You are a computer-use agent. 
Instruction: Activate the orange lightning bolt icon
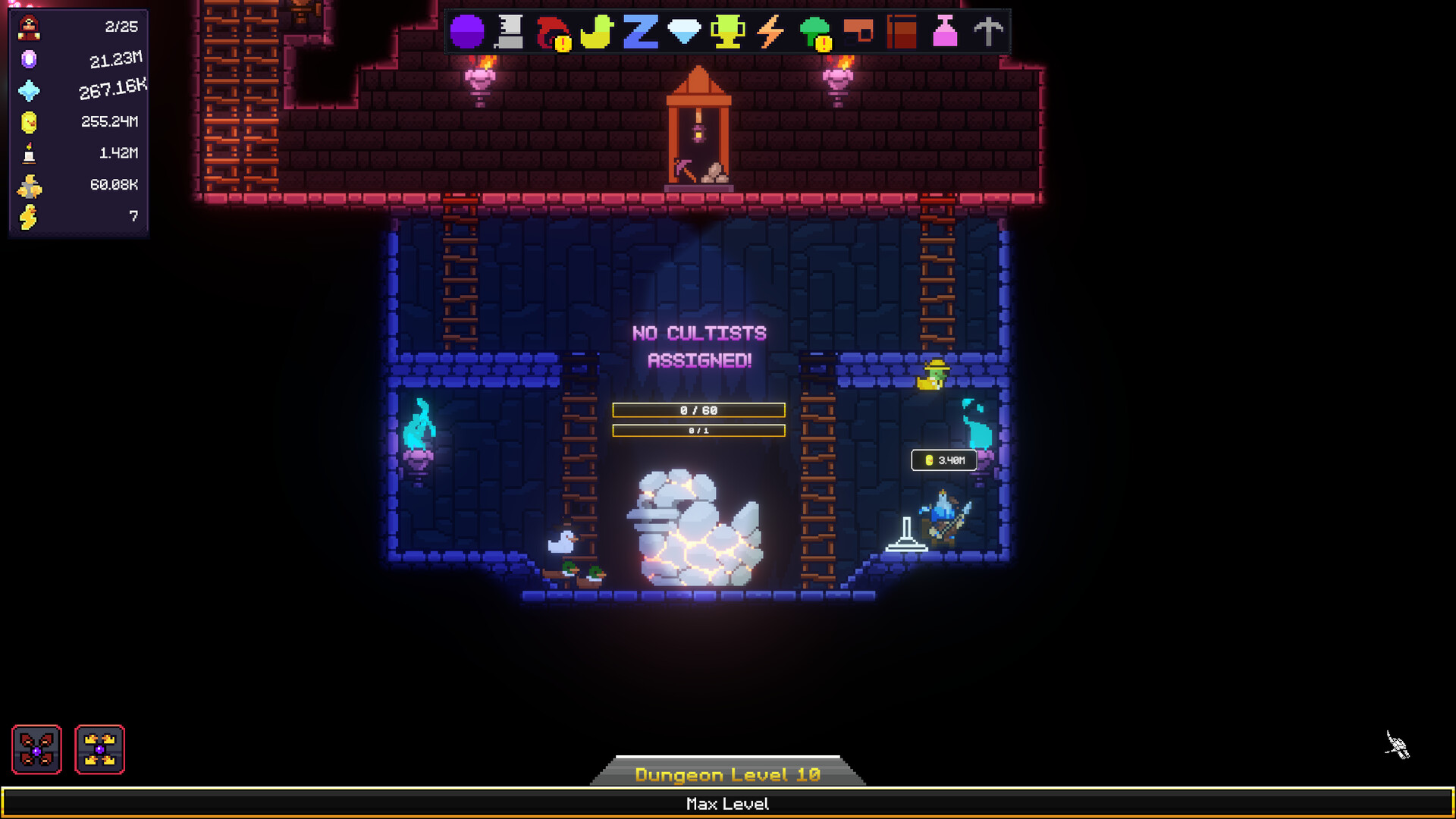(770, 33)
